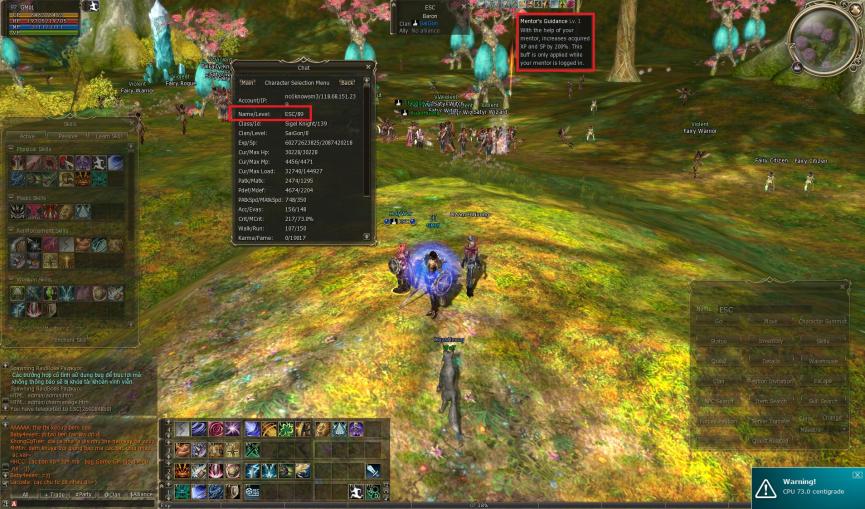The width and height of the screenshot is (865, 509).
Task: Open the Character Selection Menu
Action: (x=300, y=82)
